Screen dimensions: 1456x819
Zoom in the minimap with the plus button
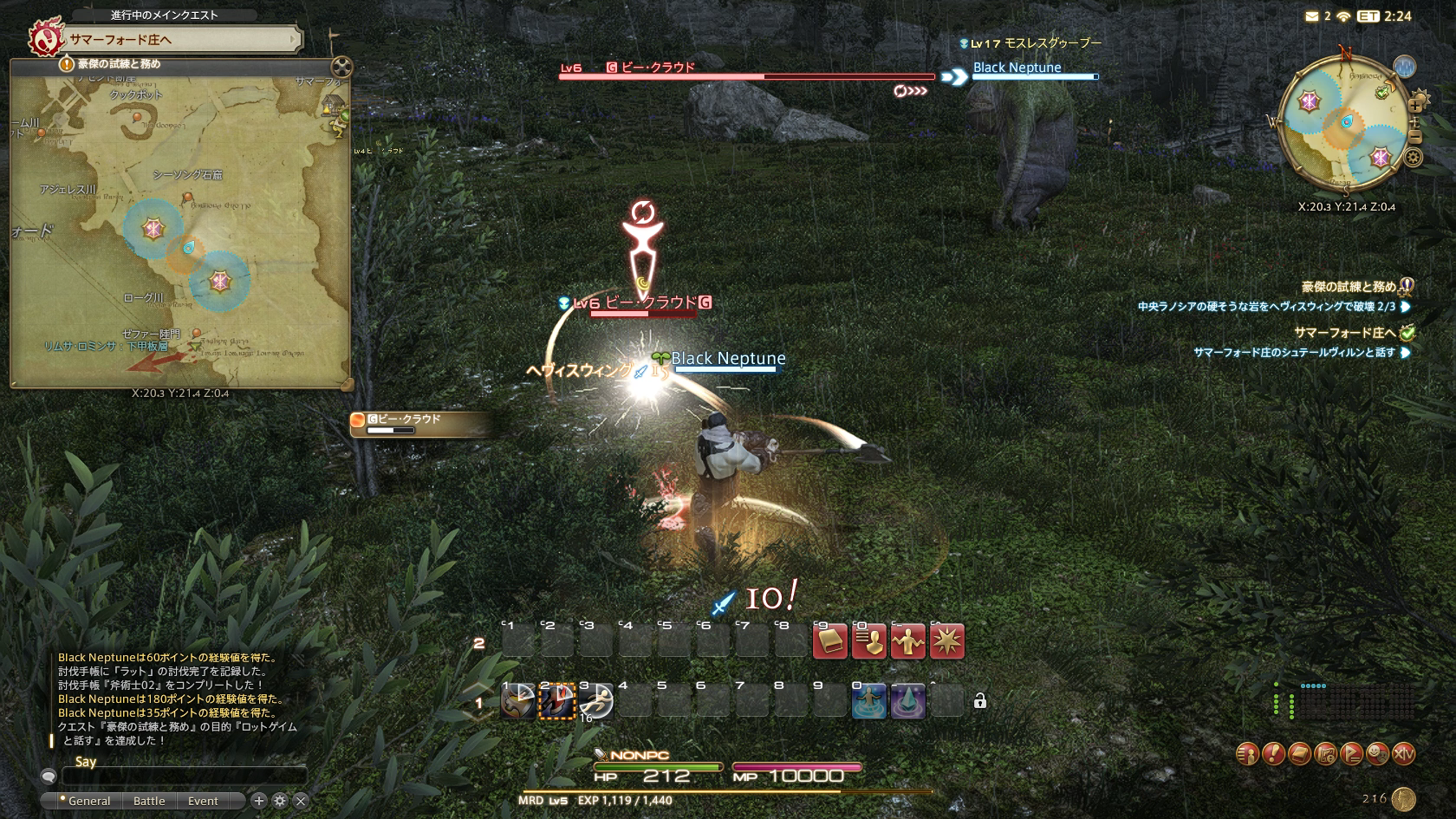(x=1415, y=106)
